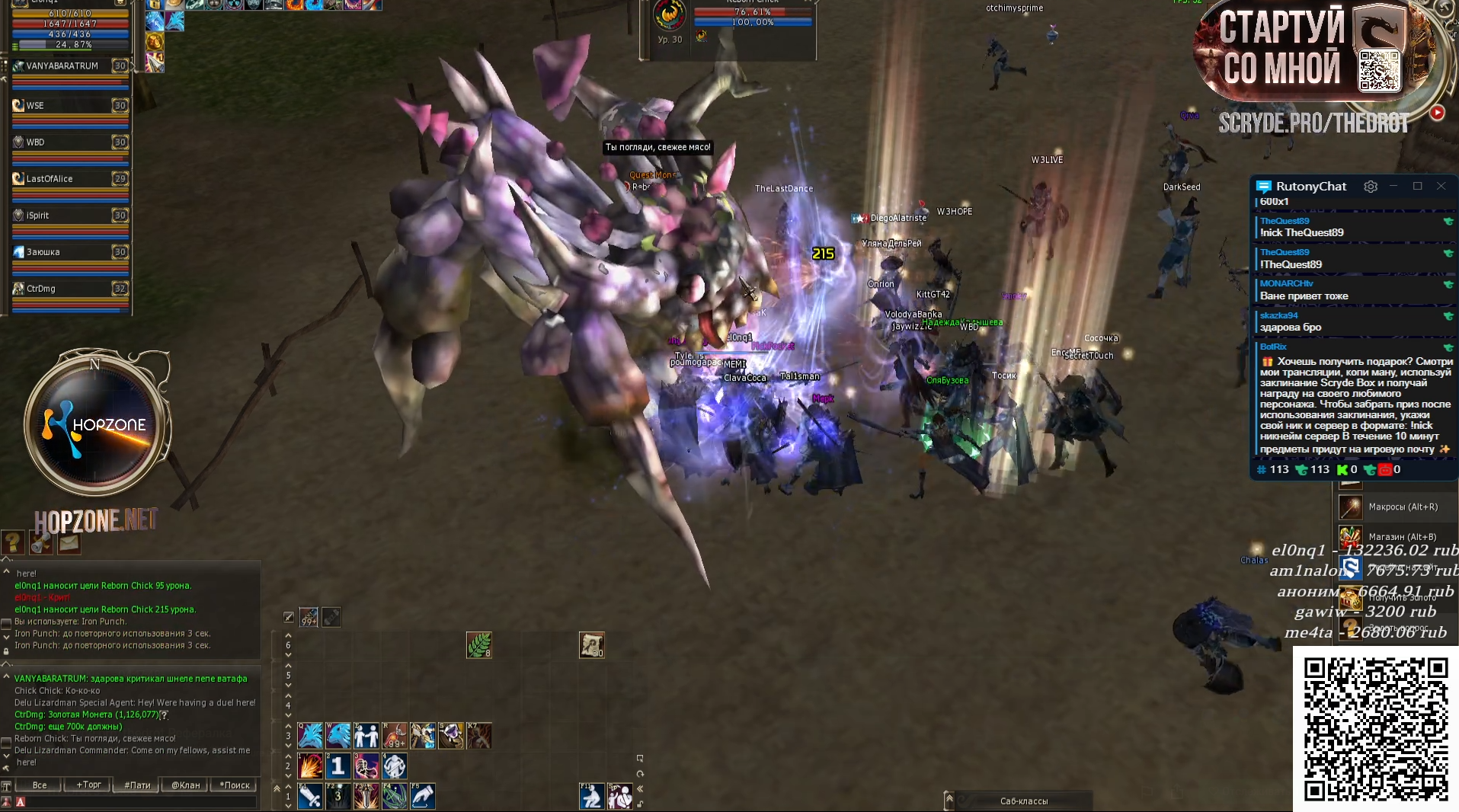The width and height of the screenshot is (1459, 812).
Task: Switch chat to the +Торг tab
Action: tap(88, 785)
